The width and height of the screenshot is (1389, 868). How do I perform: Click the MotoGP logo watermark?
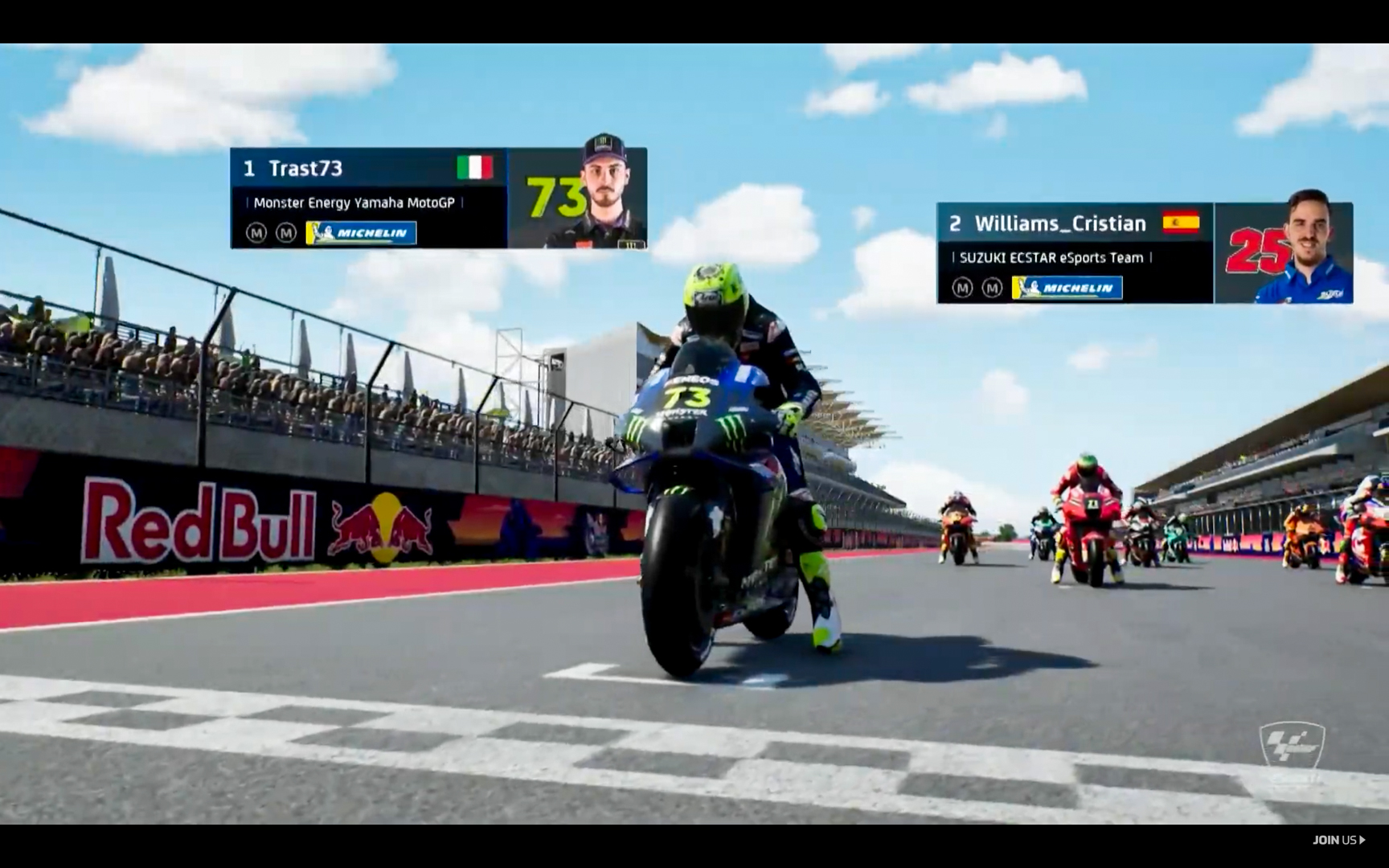[1291, 745]
